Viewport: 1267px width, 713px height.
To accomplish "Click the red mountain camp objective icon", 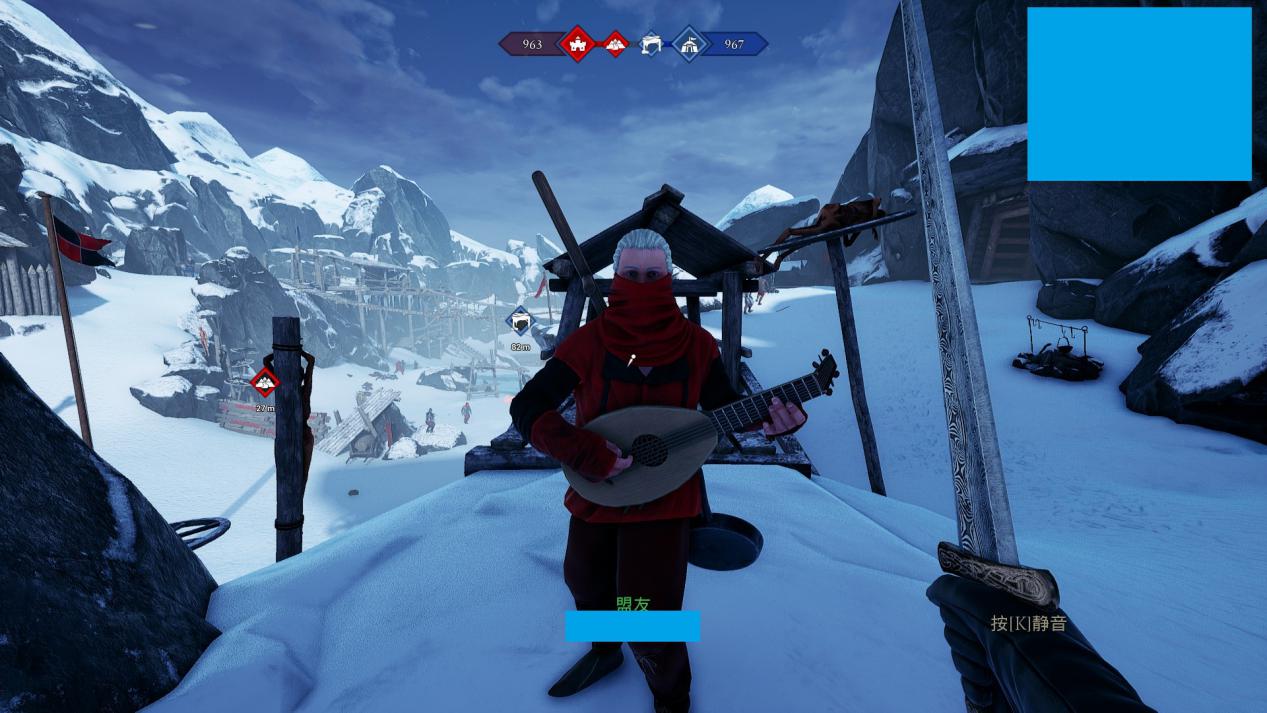I will [615, 43].
